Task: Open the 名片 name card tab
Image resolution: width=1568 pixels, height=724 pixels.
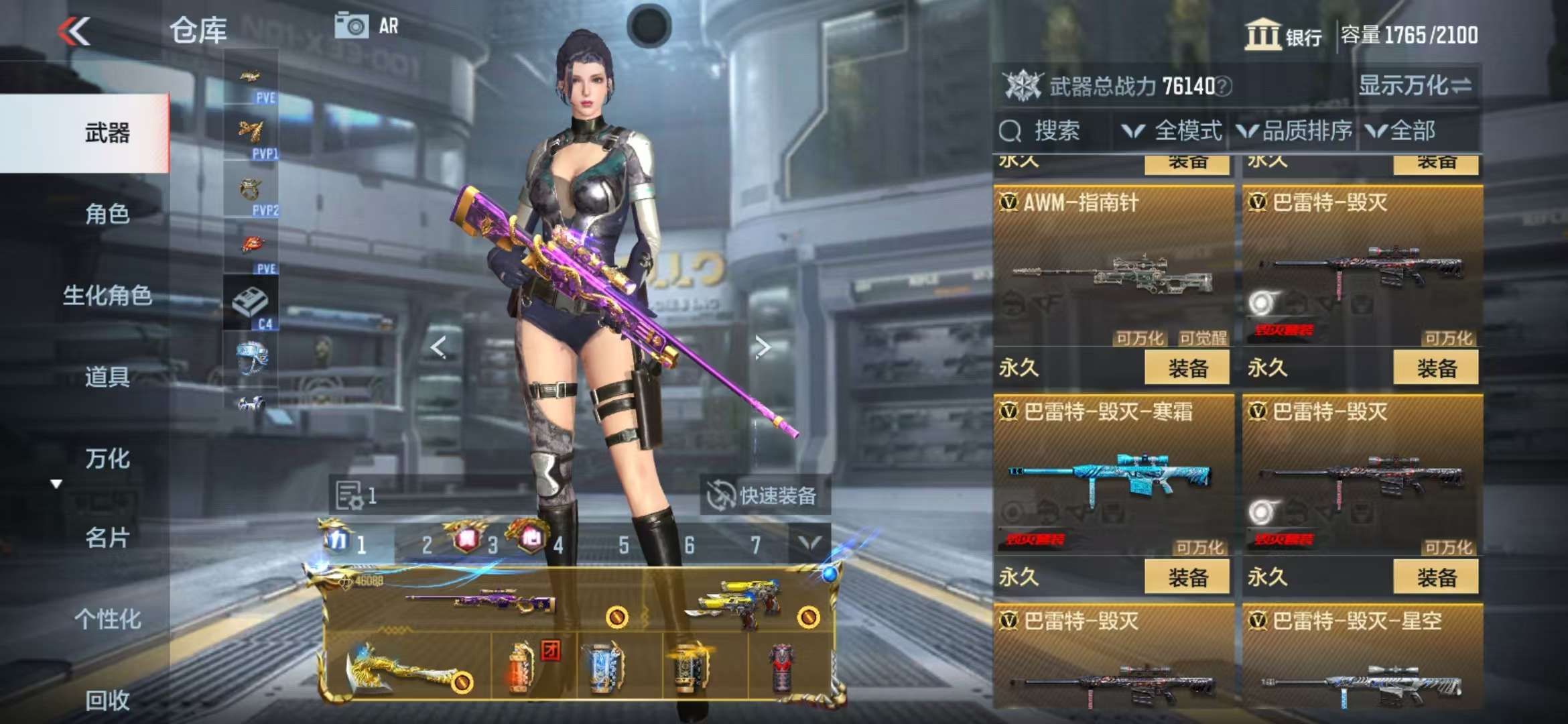Action: click(x=107, y=538)
